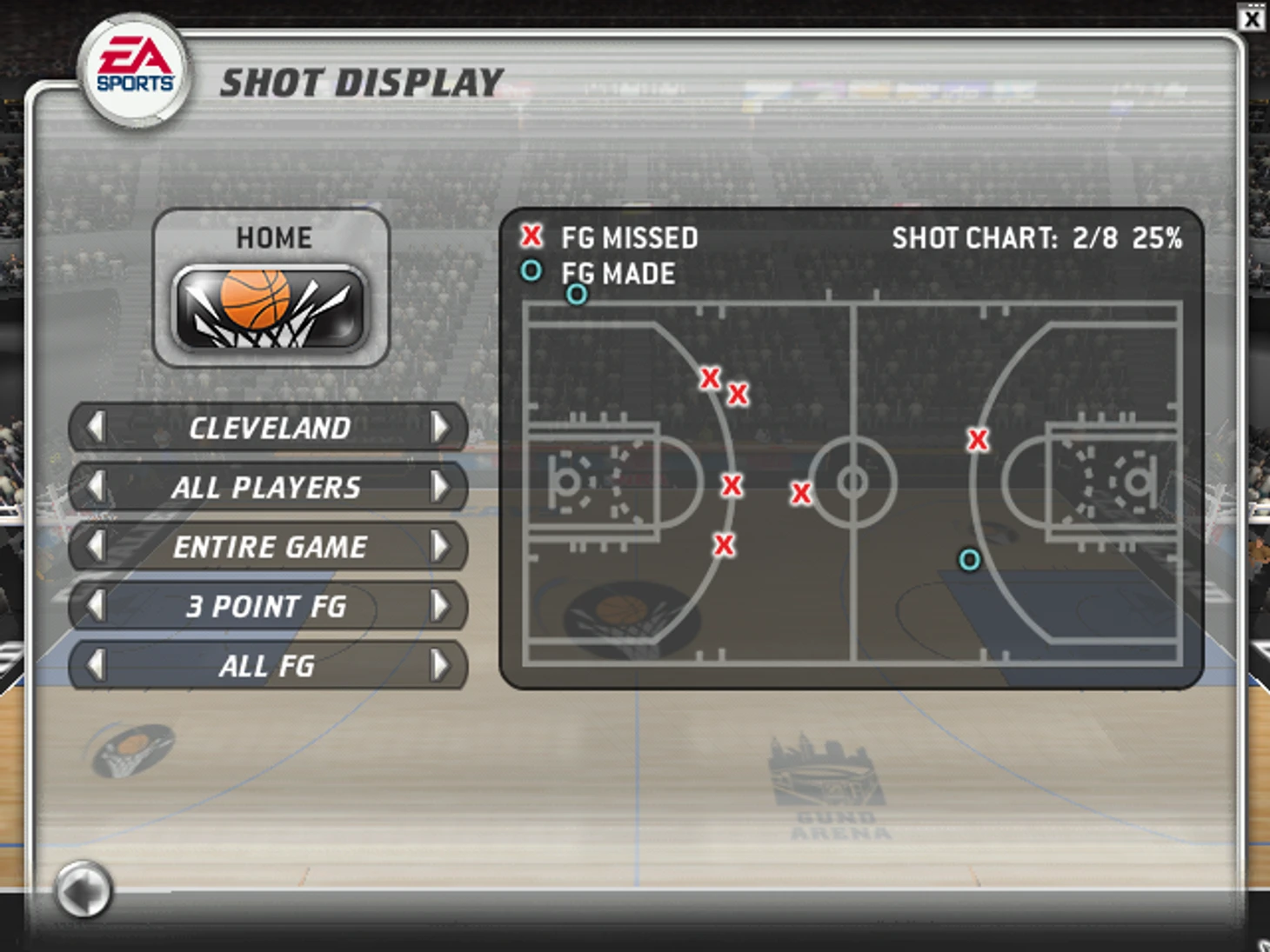Select the Home team basketball logo

click(271, 309)
